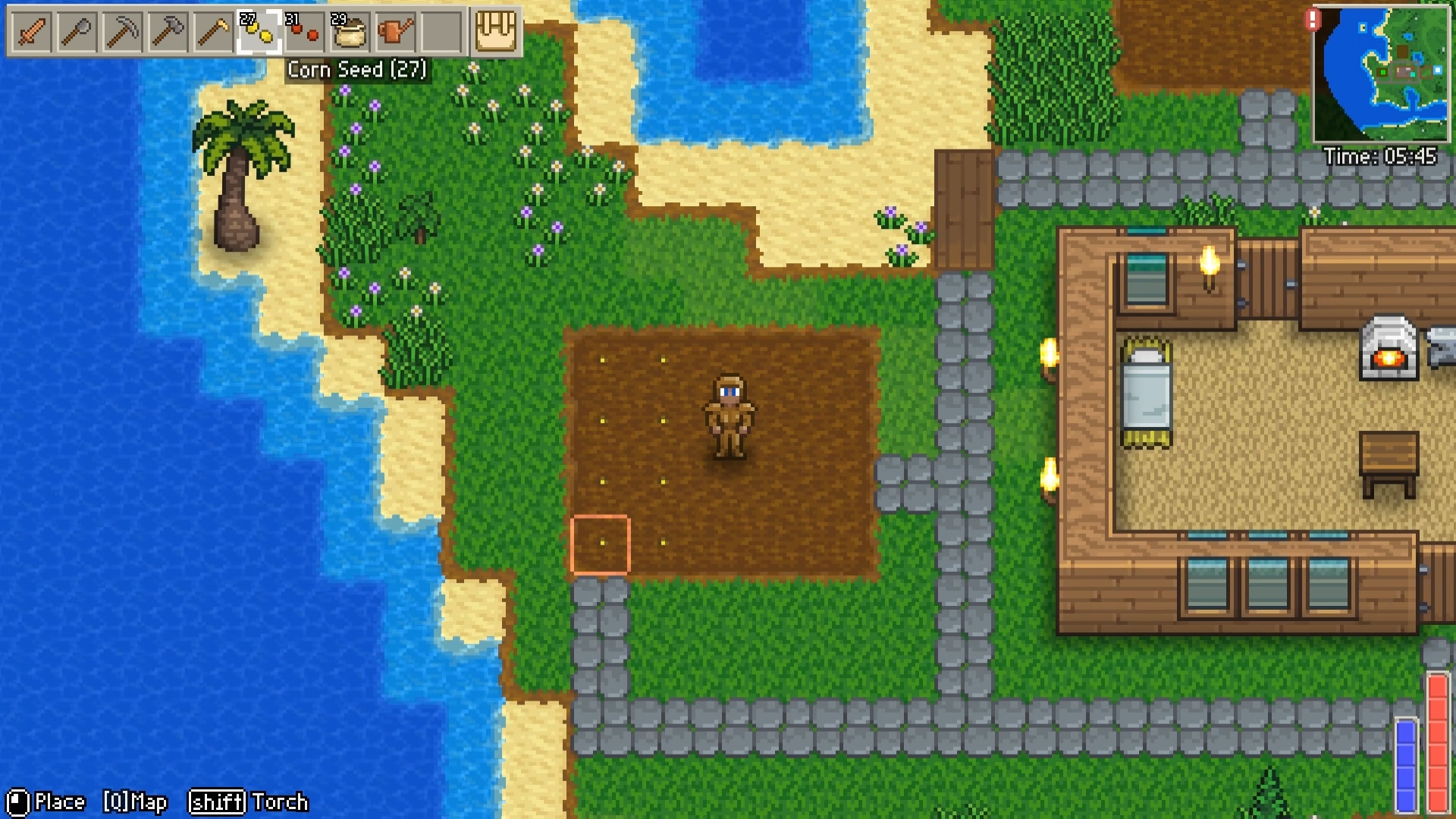Switch to the hammer tool slot

click(x=168, y=32)
